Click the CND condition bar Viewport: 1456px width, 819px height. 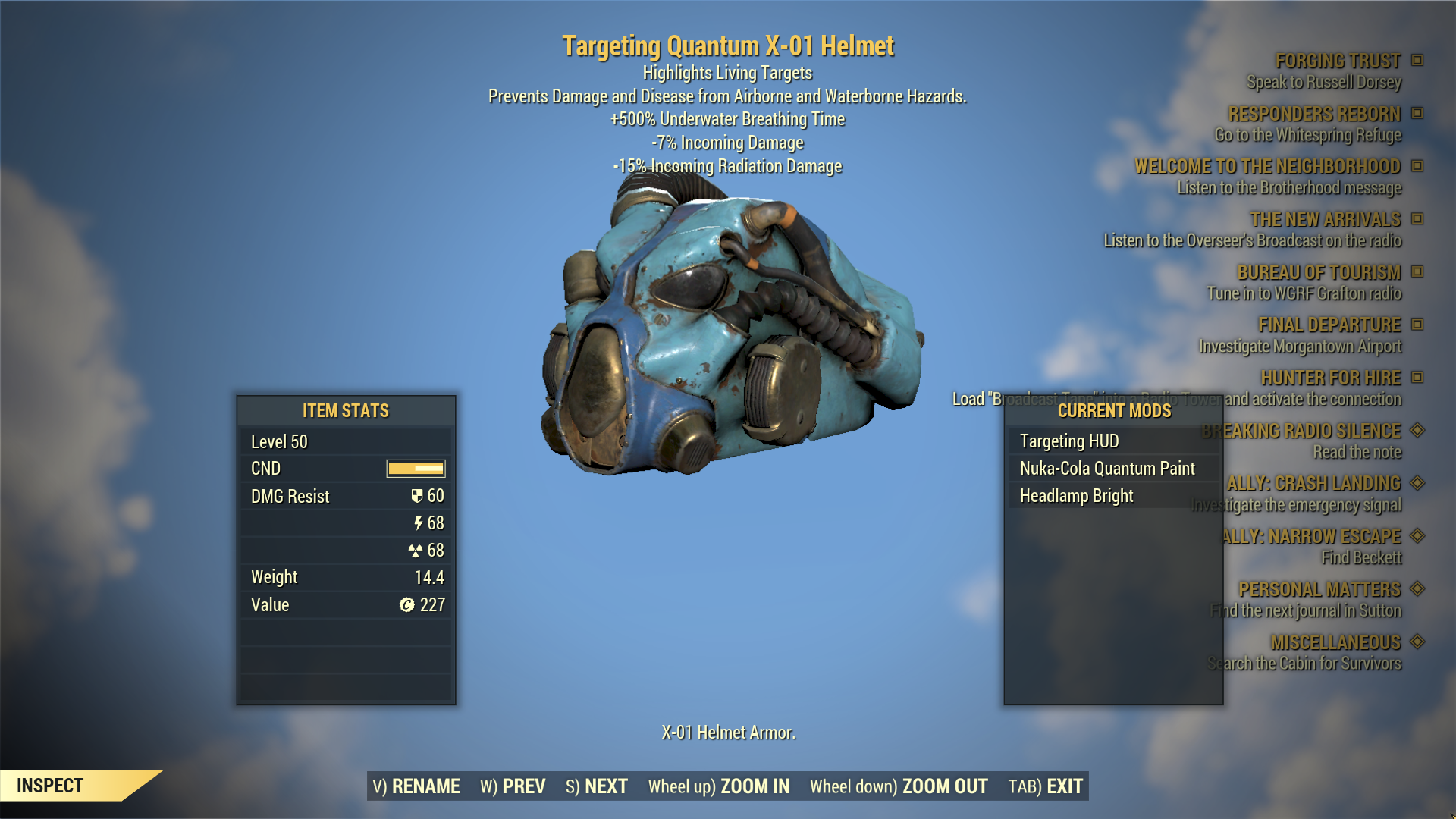(415, 469)
